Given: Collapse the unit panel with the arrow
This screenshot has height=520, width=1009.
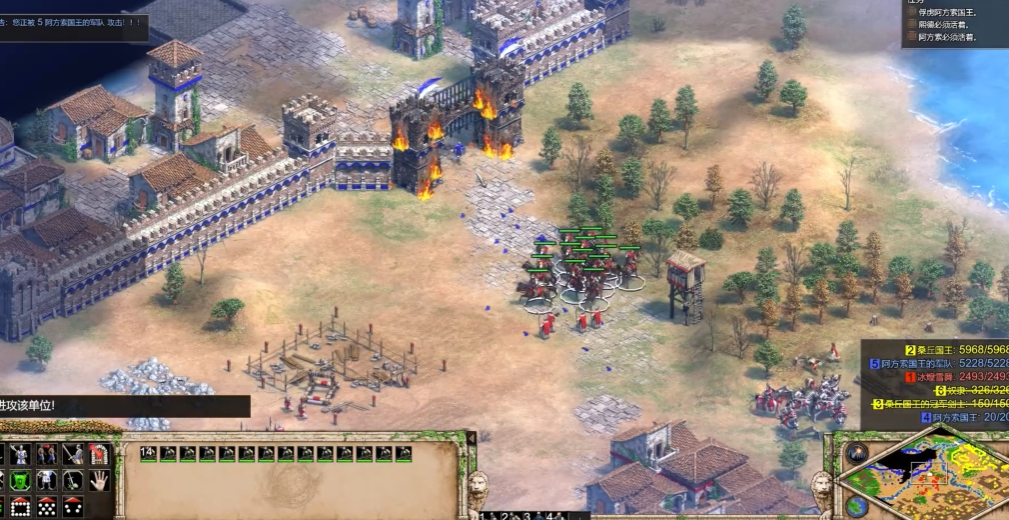Looking at the screenshot, I should 471,438.
